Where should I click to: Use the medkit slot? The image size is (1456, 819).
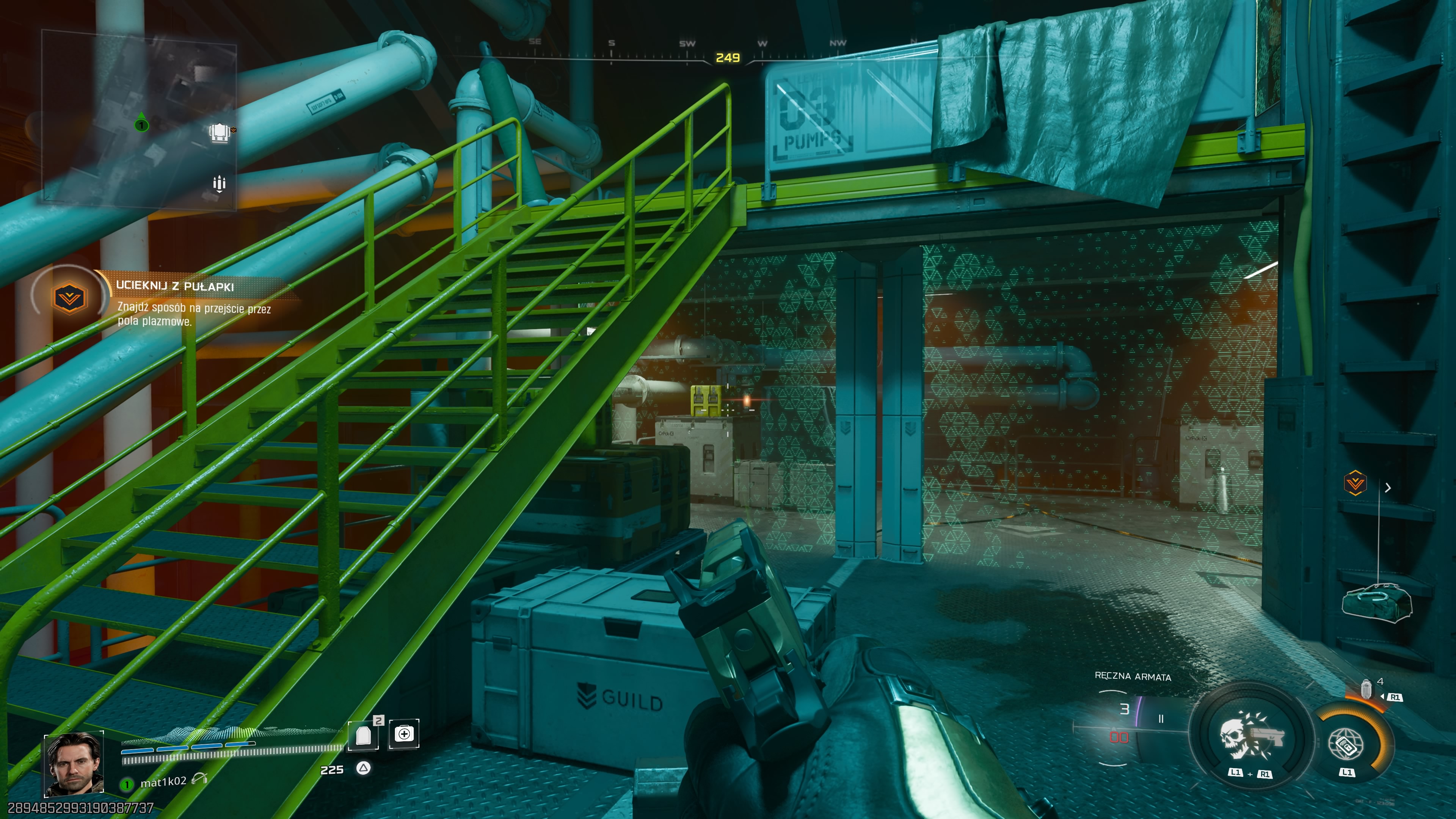click(x=403, y=734)
